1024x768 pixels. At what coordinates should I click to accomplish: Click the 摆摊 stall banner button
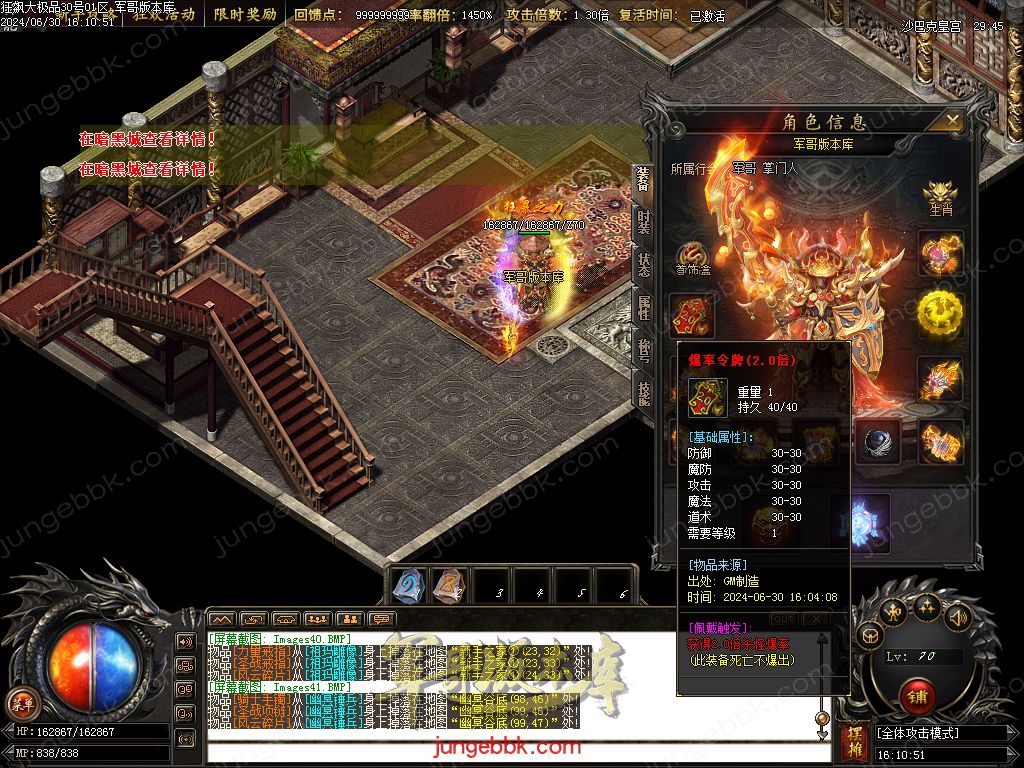pos(855,741)
